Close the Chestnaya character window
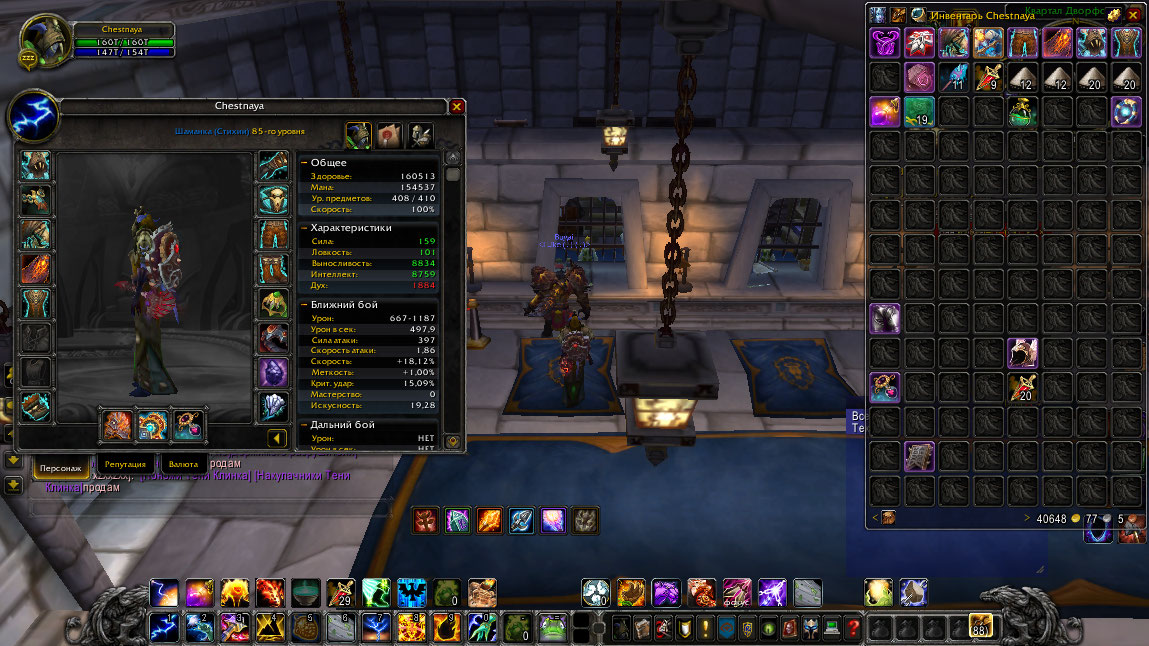 click(x=457, y=106)
